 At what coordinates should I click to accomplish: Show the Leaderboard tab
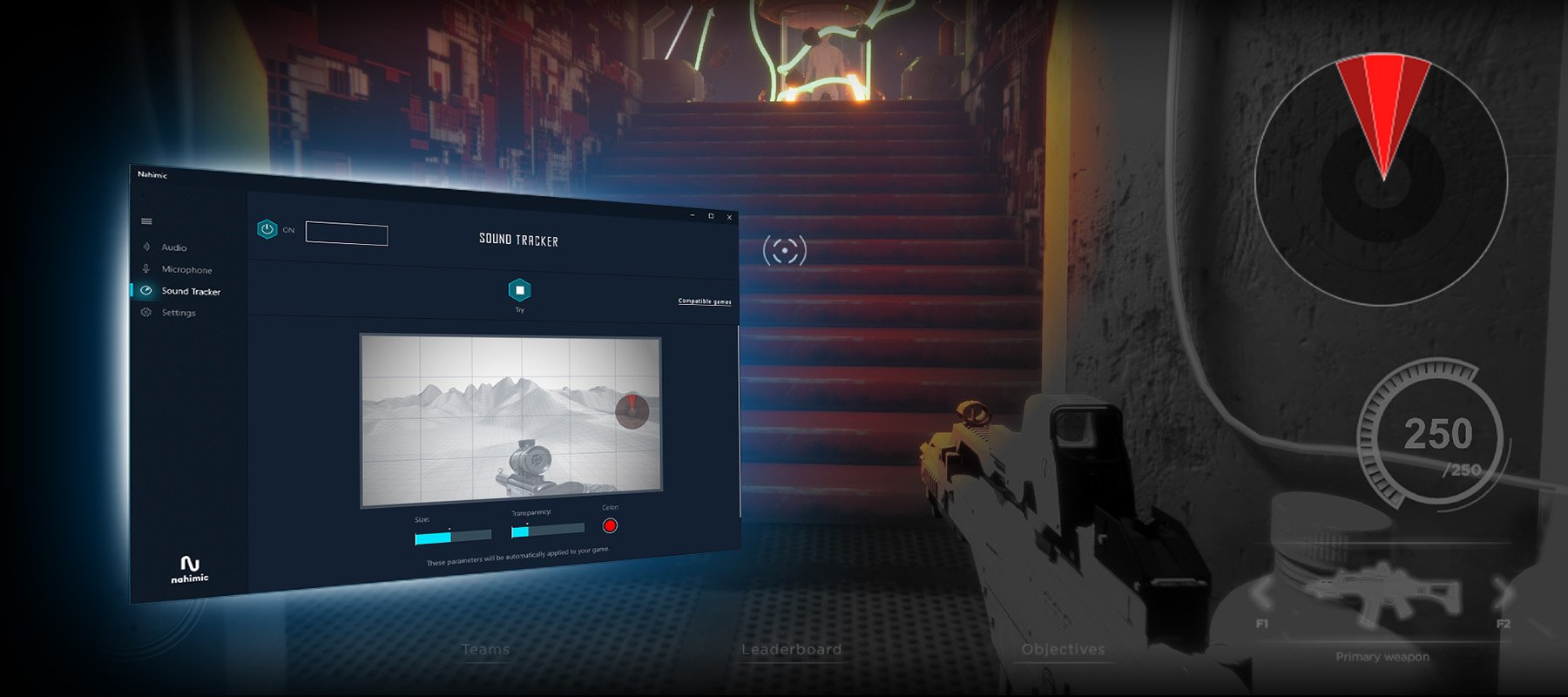point(791,650)
